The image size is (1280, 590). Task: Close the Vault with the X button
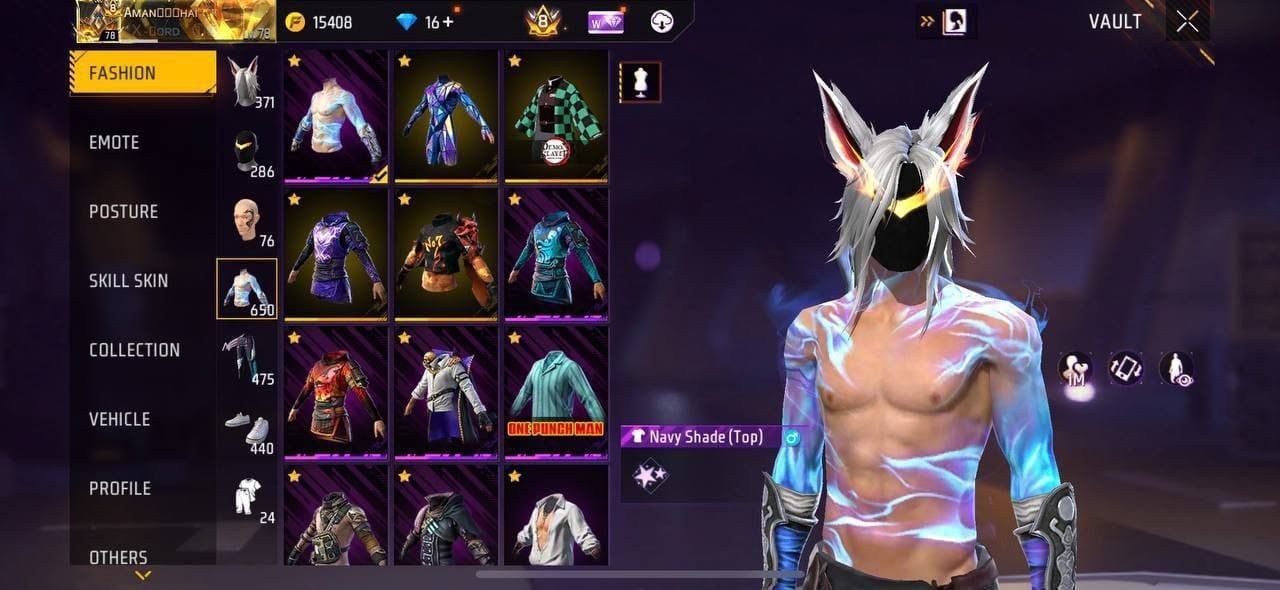(1187, 22)
